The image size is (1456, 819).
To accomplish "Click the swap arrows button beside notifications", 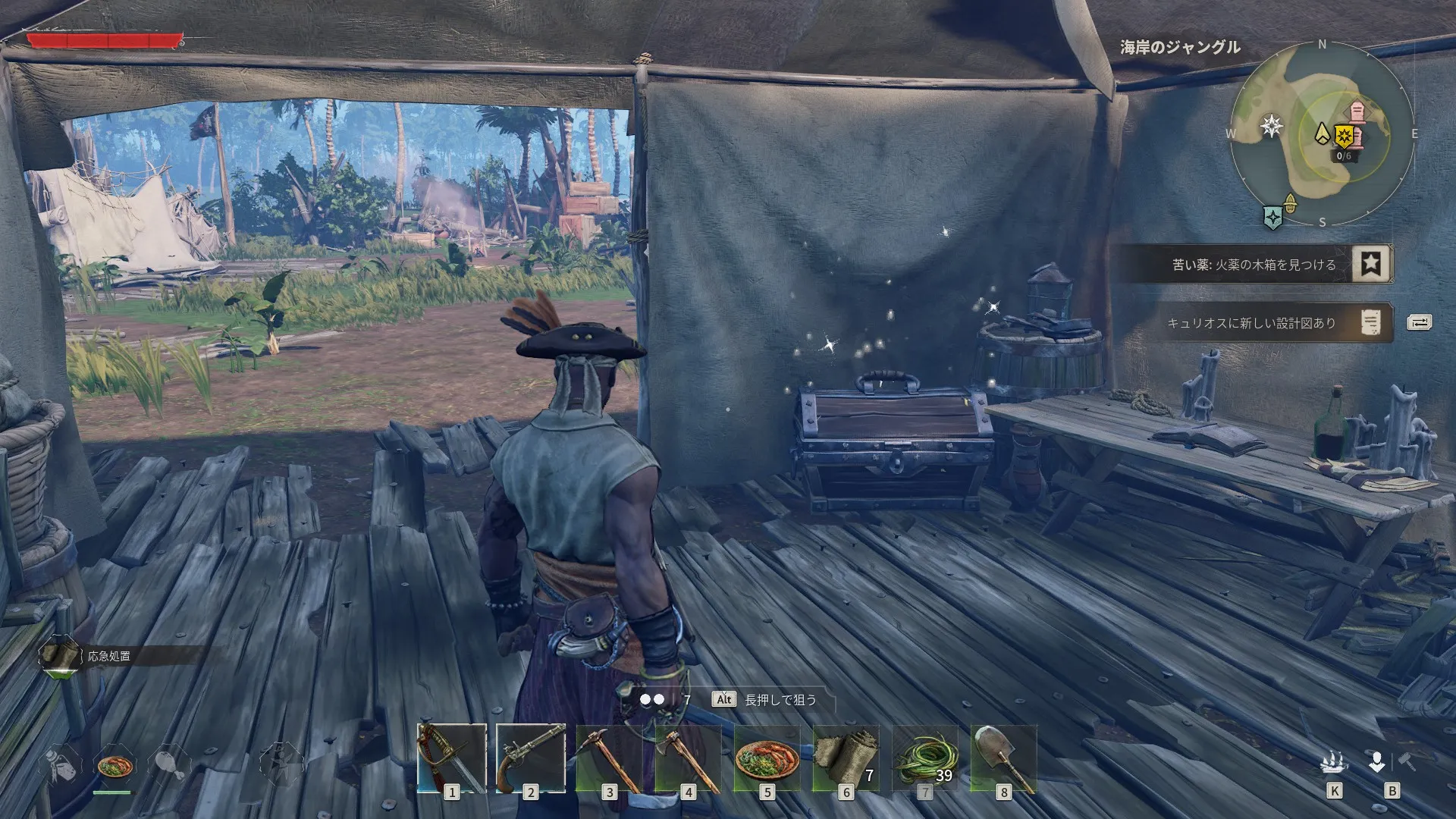I will [x=1419, y=323].
